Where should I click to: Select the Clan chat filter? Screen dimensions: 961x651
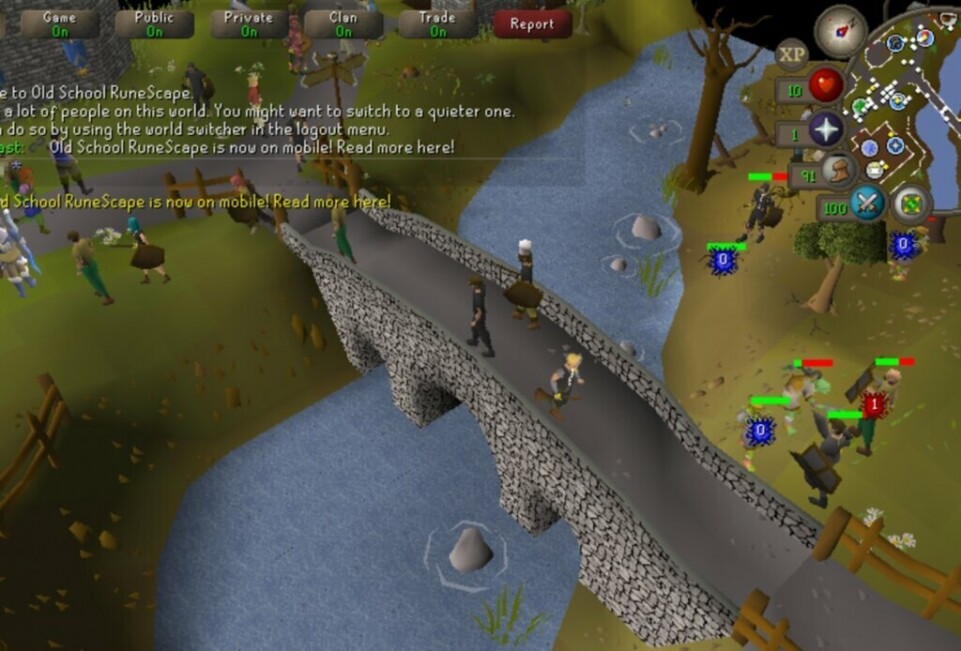[x=343, y=24]
